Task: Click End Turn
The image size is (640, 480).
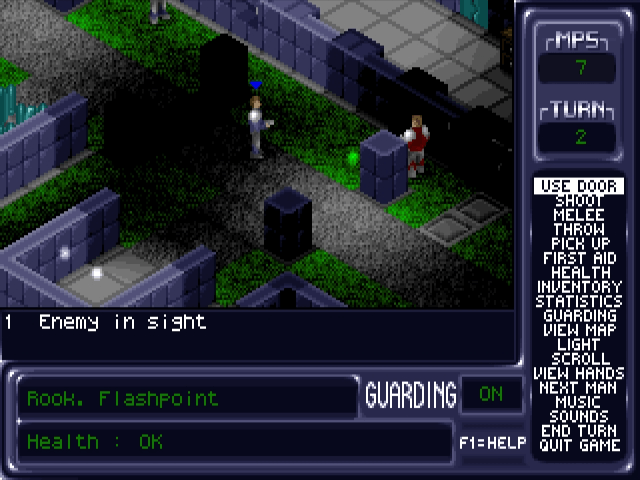Action: [579, 431]
